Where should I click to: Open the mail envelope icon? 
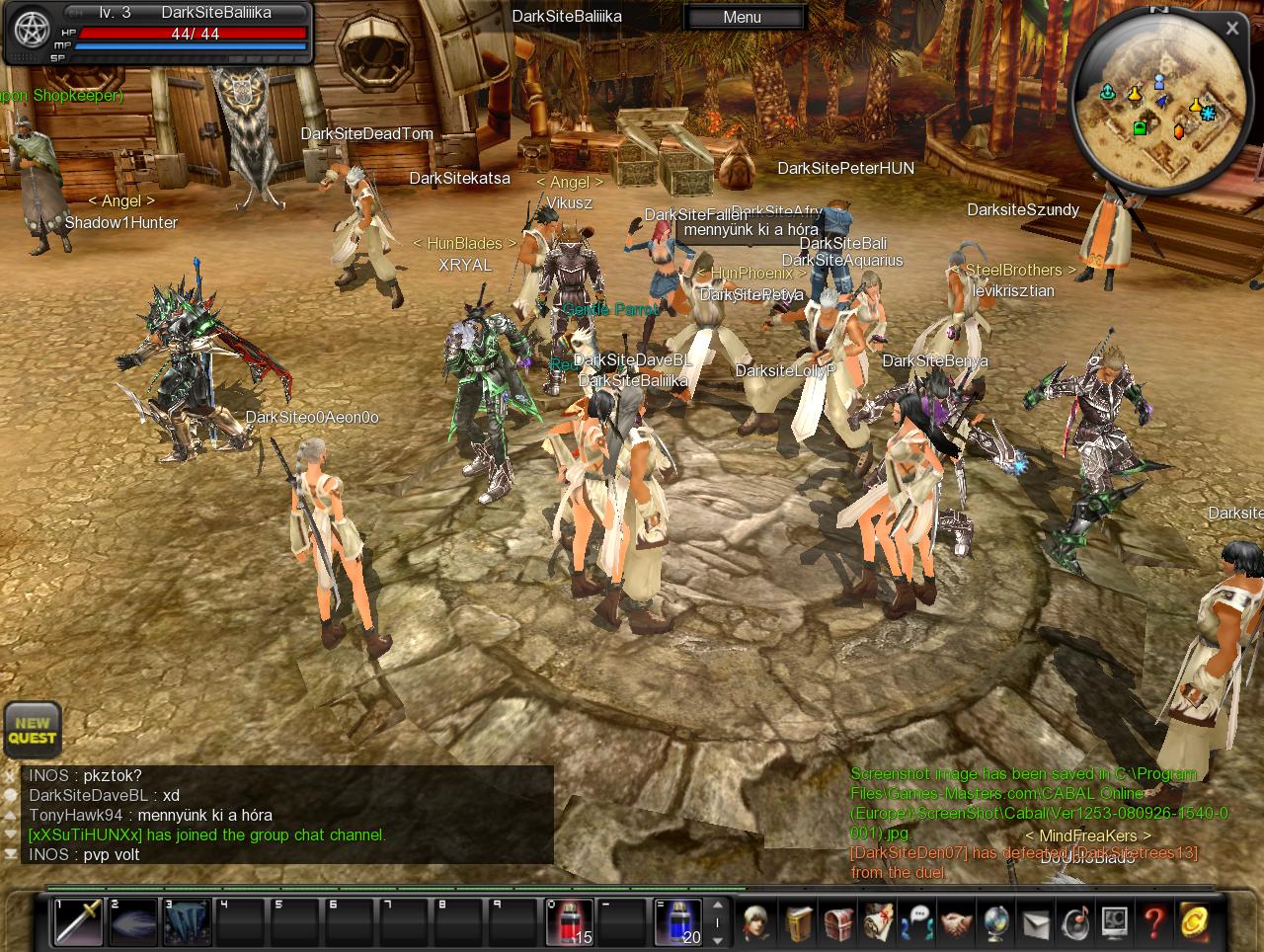pyautogui.click(x=1035, y=922)
